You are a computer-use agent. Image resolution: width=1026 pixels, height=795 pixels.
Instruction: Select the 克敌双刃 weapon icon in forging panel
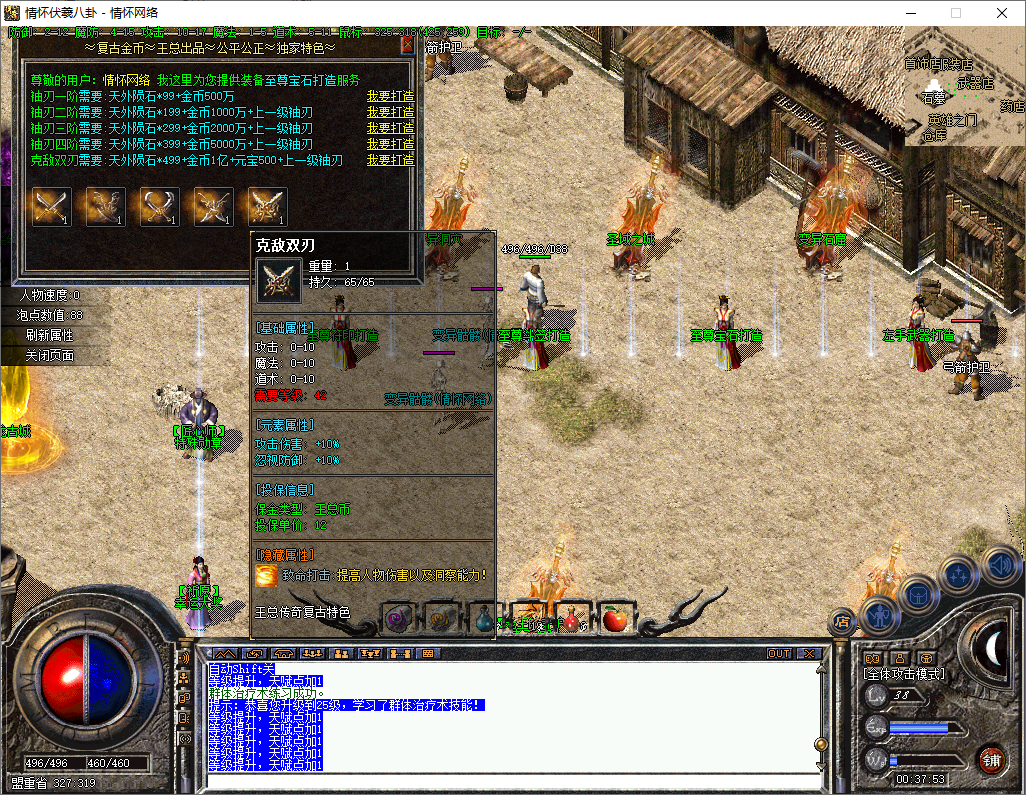pos(268,206)
